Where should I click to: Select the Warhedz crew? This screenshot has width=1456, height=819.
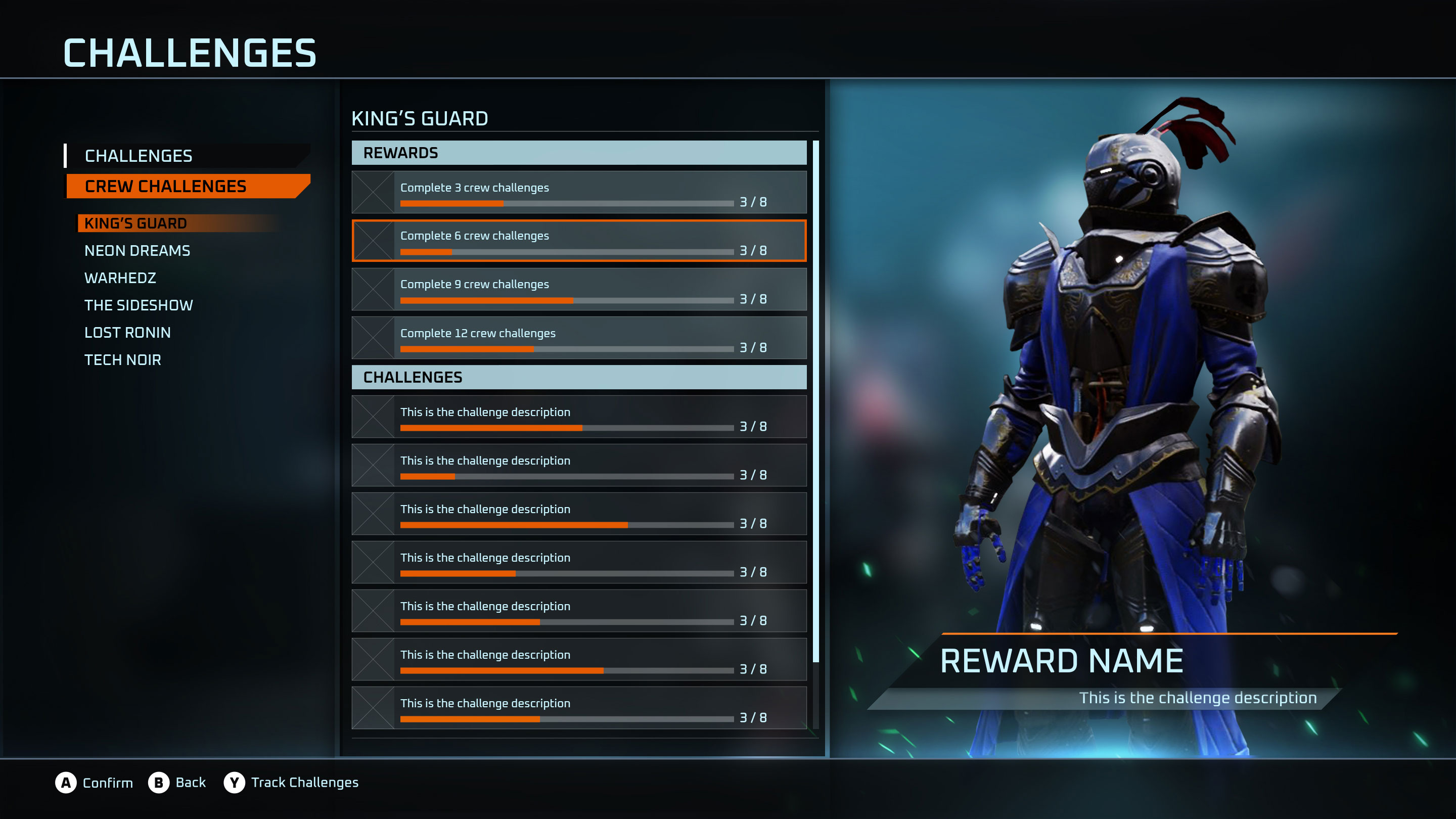(x=120, y=278)
